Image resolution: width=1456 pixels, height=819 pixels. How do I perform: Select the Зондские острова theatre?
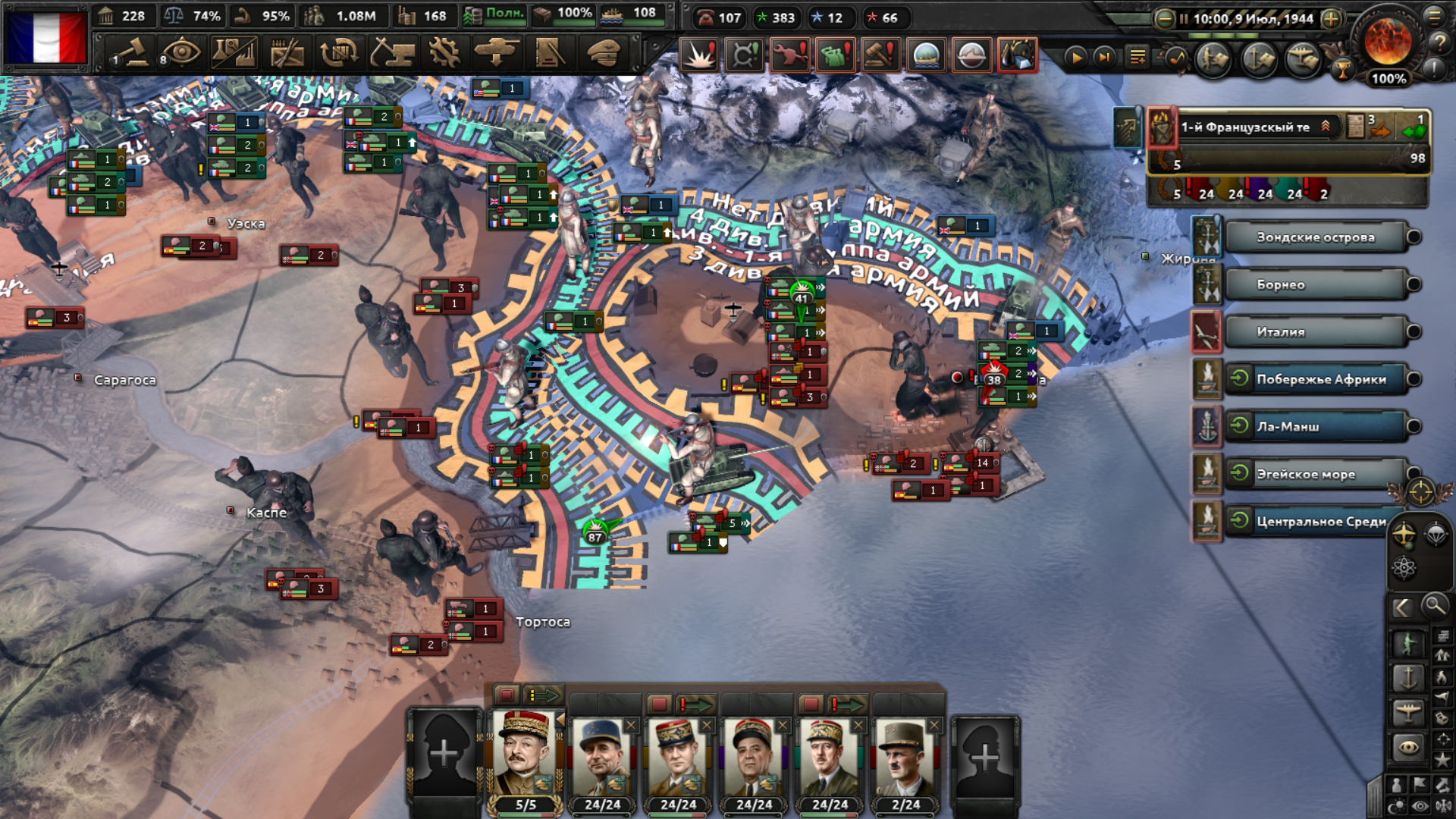pyautogui.click(x=1315, y=237)
